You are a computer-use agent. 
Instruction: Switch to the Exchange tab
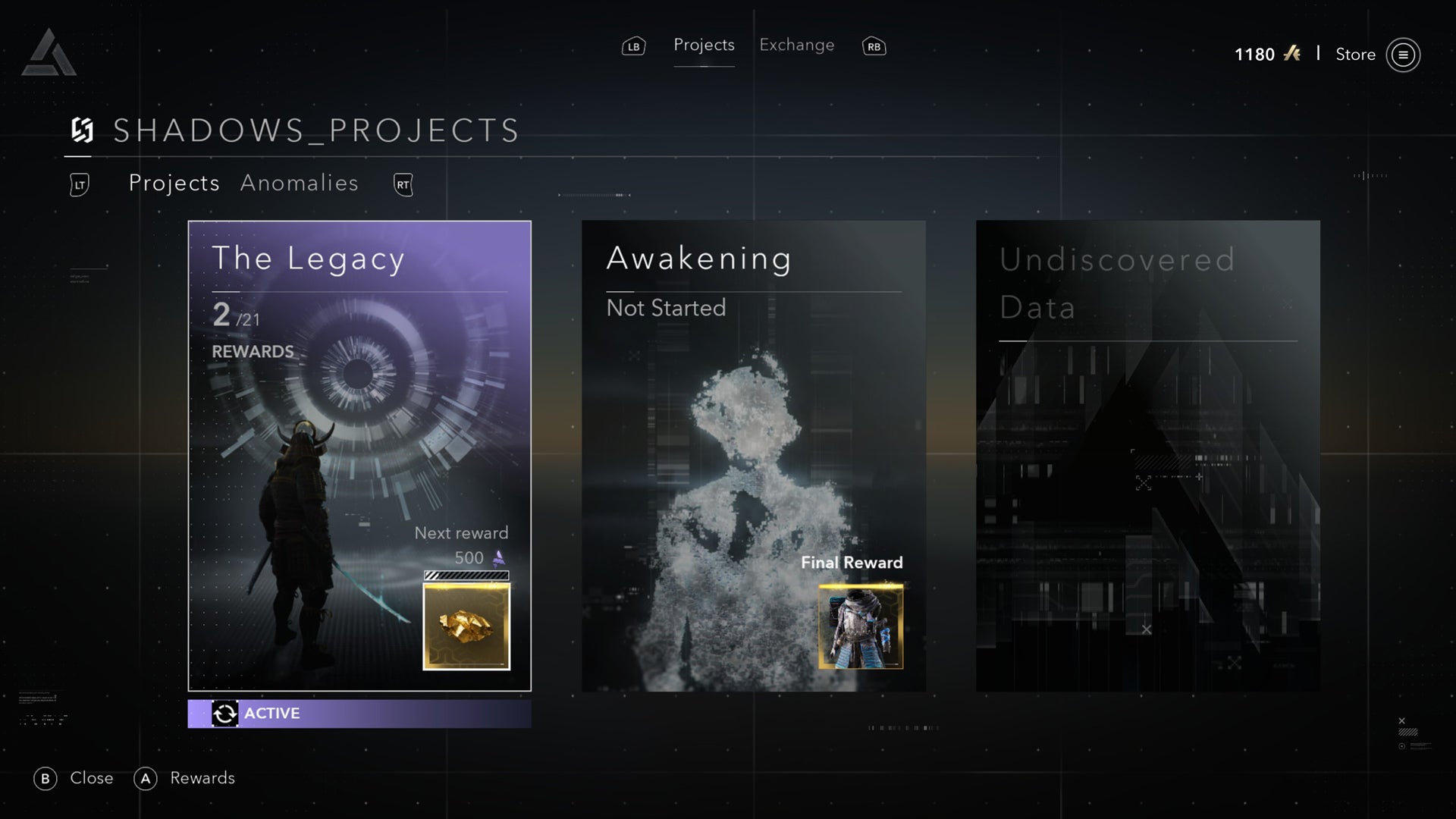[796, 45]
